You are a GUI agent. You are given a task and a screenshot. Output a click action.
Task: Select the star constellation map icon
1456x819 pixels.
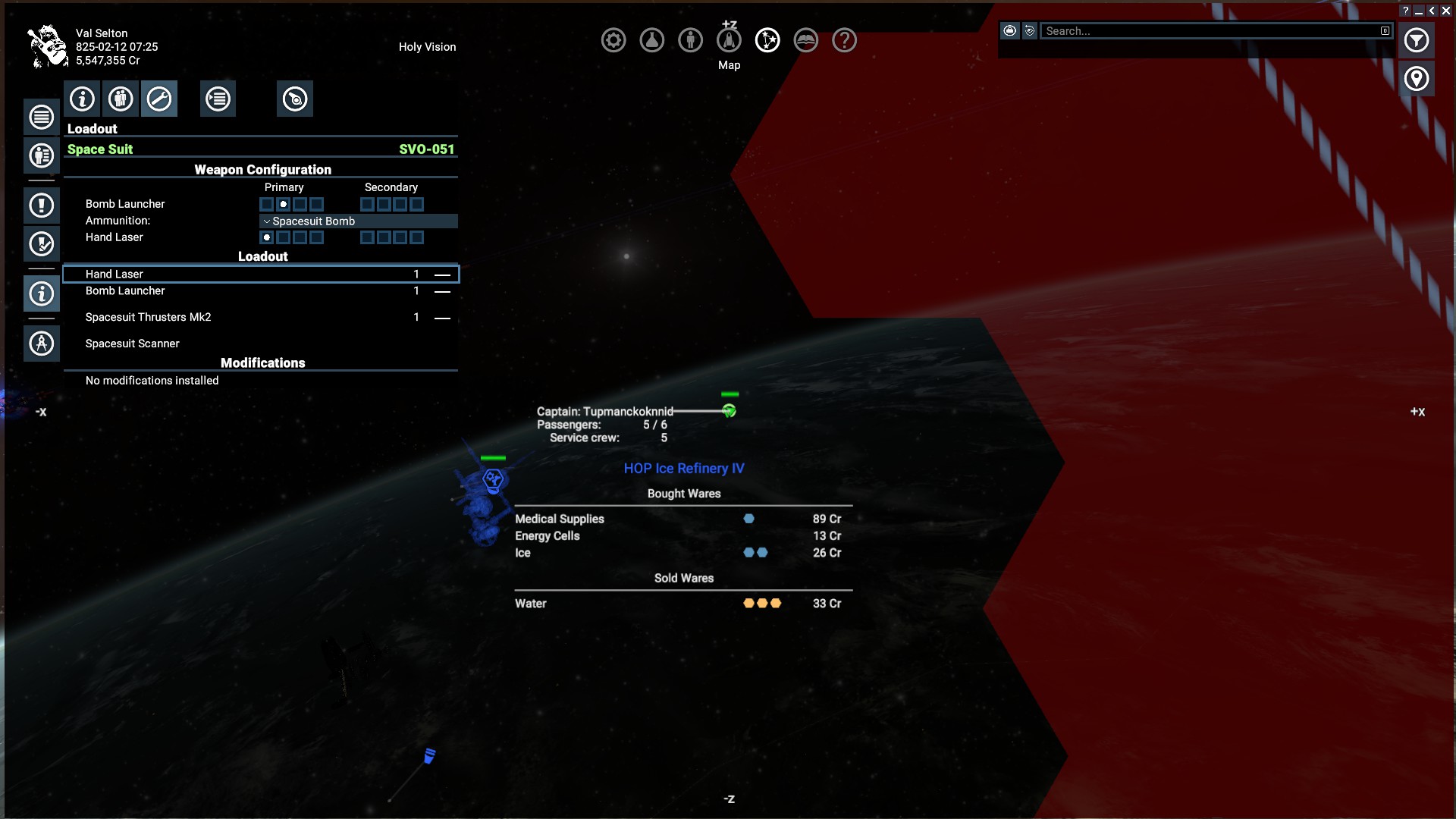coord(767,40)
